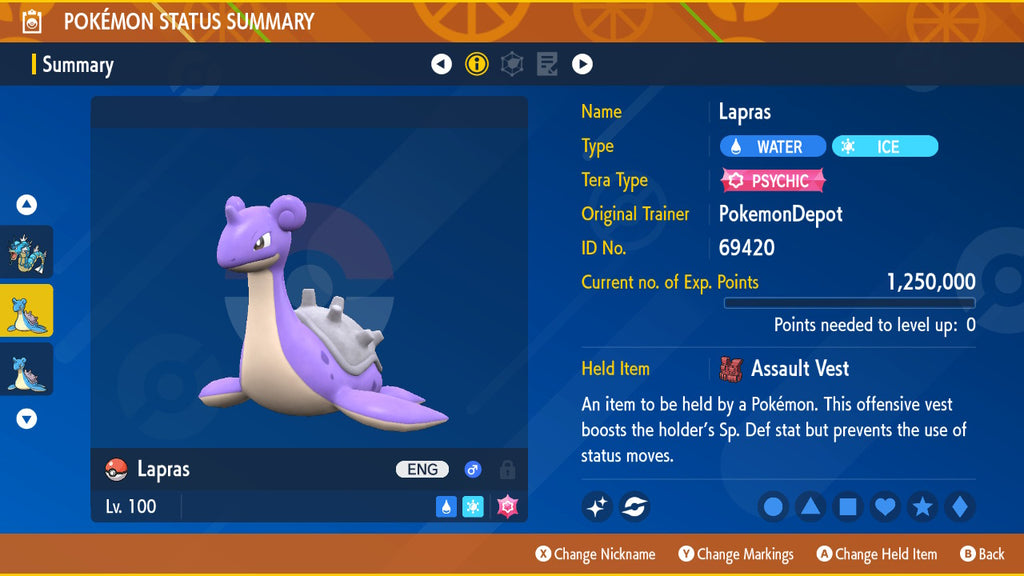Advance to the next summary page arrow
Viewport: 1024px width, 576px height.
(x=582, y=65)
